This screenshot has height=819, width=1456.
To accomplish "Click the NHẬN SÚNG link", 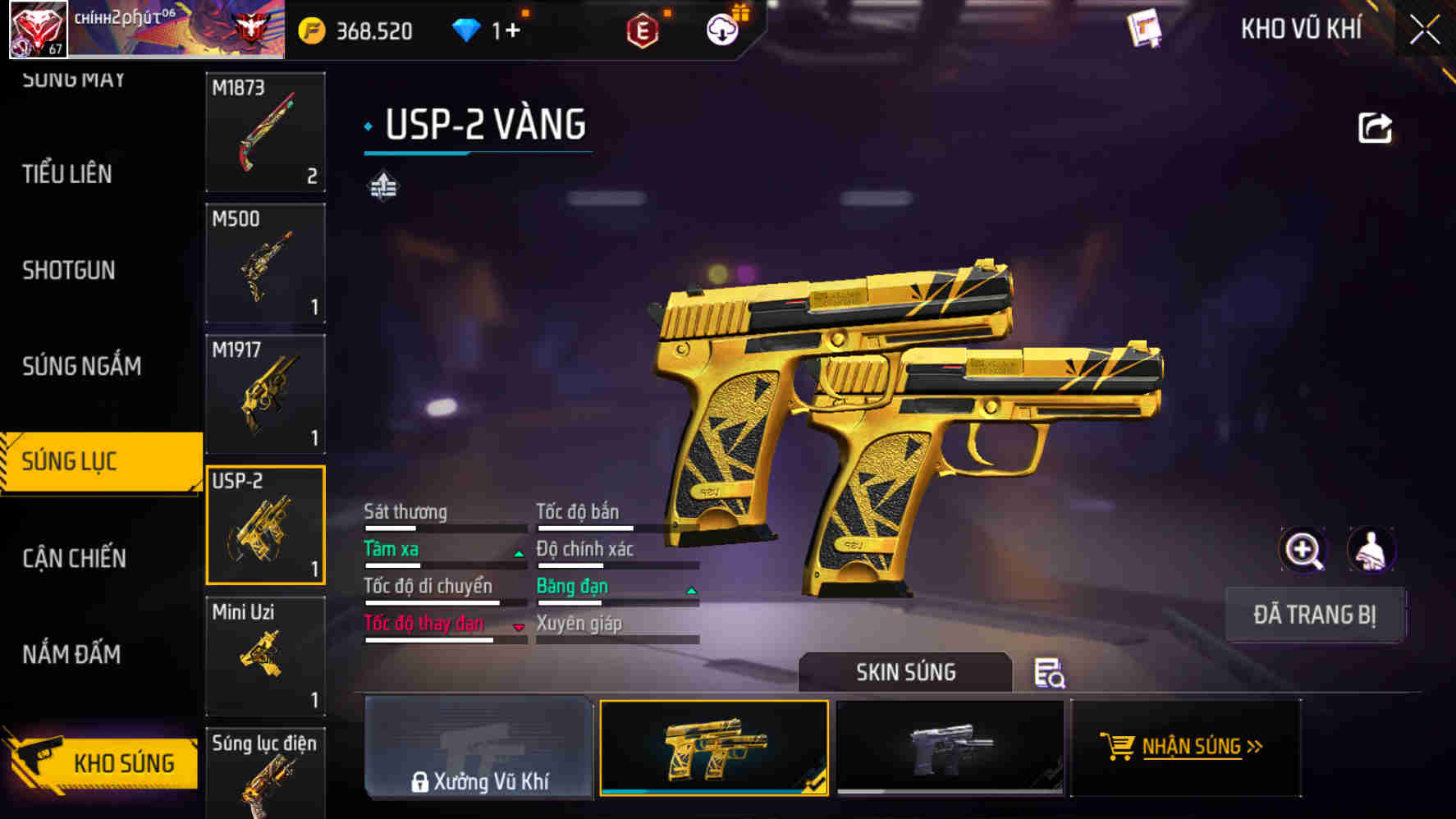I will [1192, 748].
